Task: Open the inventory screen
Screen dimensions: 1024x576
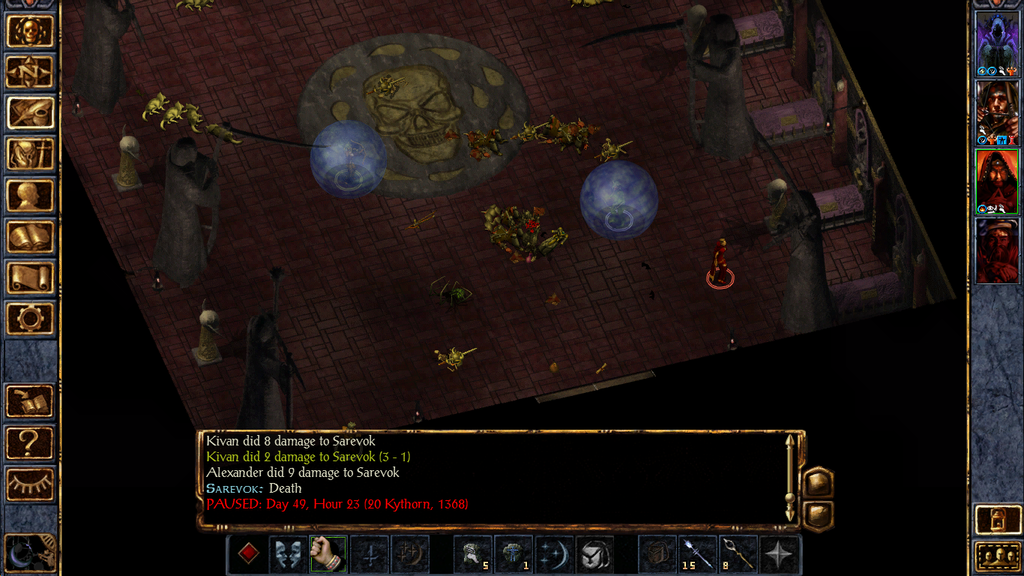Action: click(x=29, y=154)
